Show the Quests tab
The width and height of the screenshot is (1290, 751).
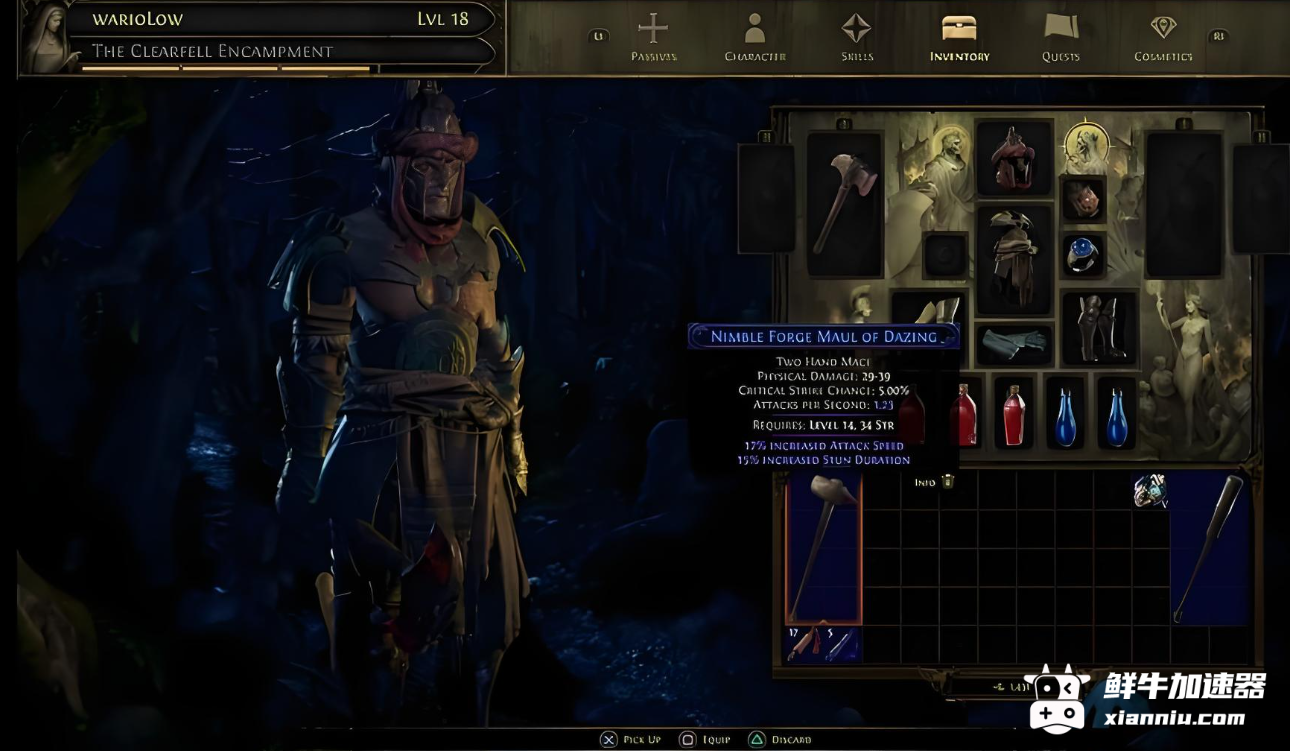tap(1060, 38)
